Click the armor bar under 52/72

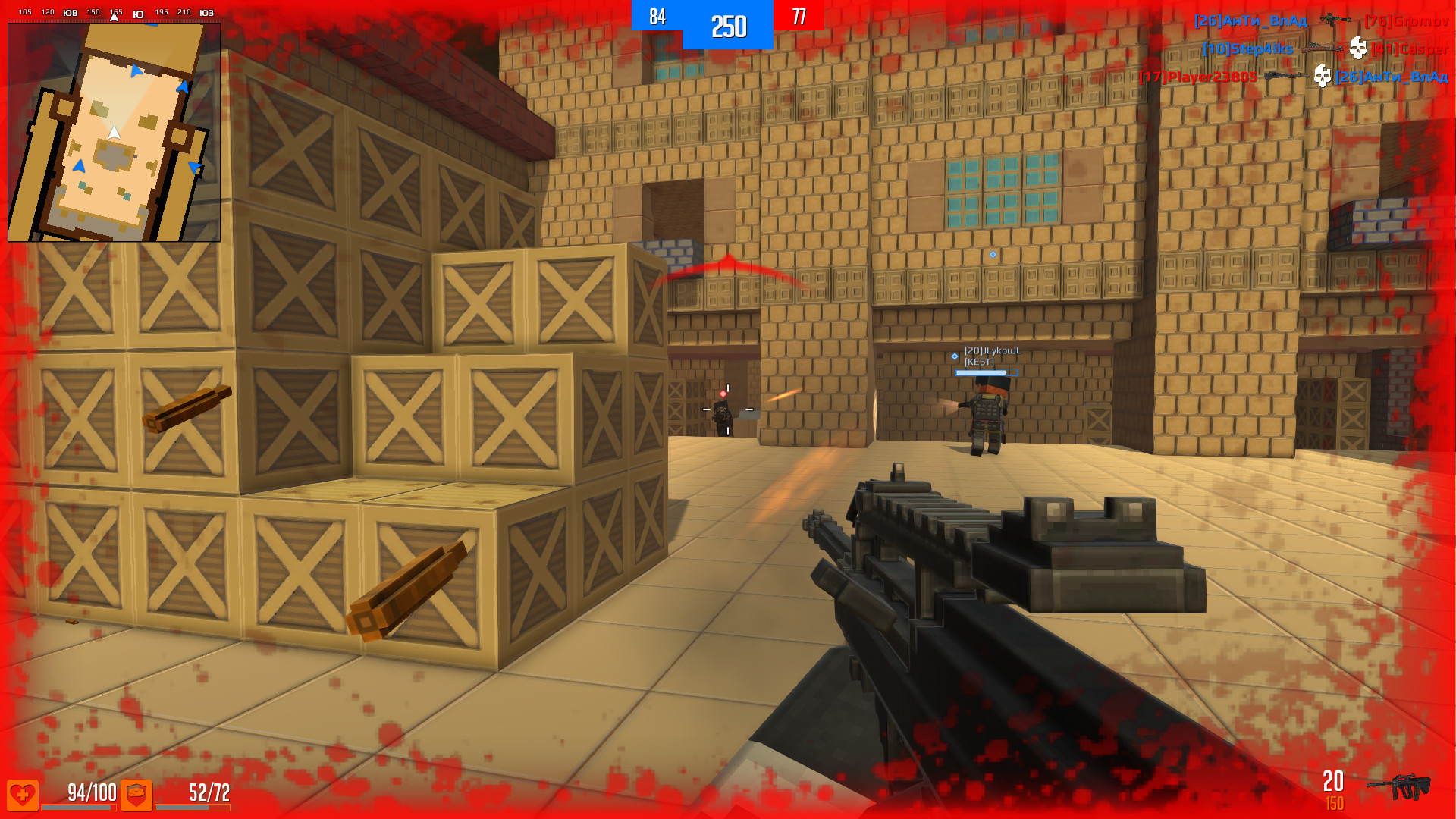(x=192, y=807)
